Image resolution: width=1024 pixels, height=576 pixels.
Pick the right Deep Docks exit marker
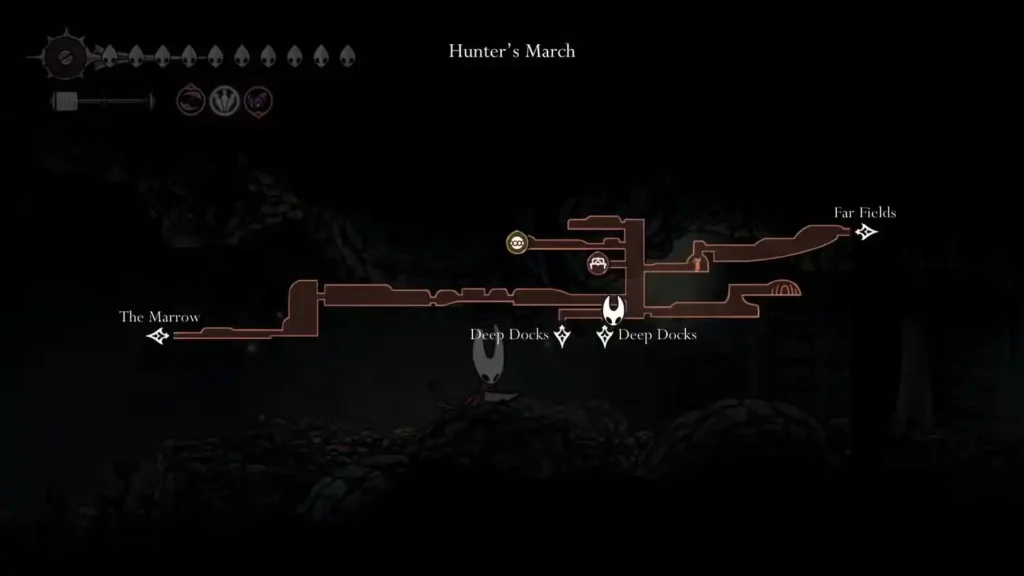point(604,337)
